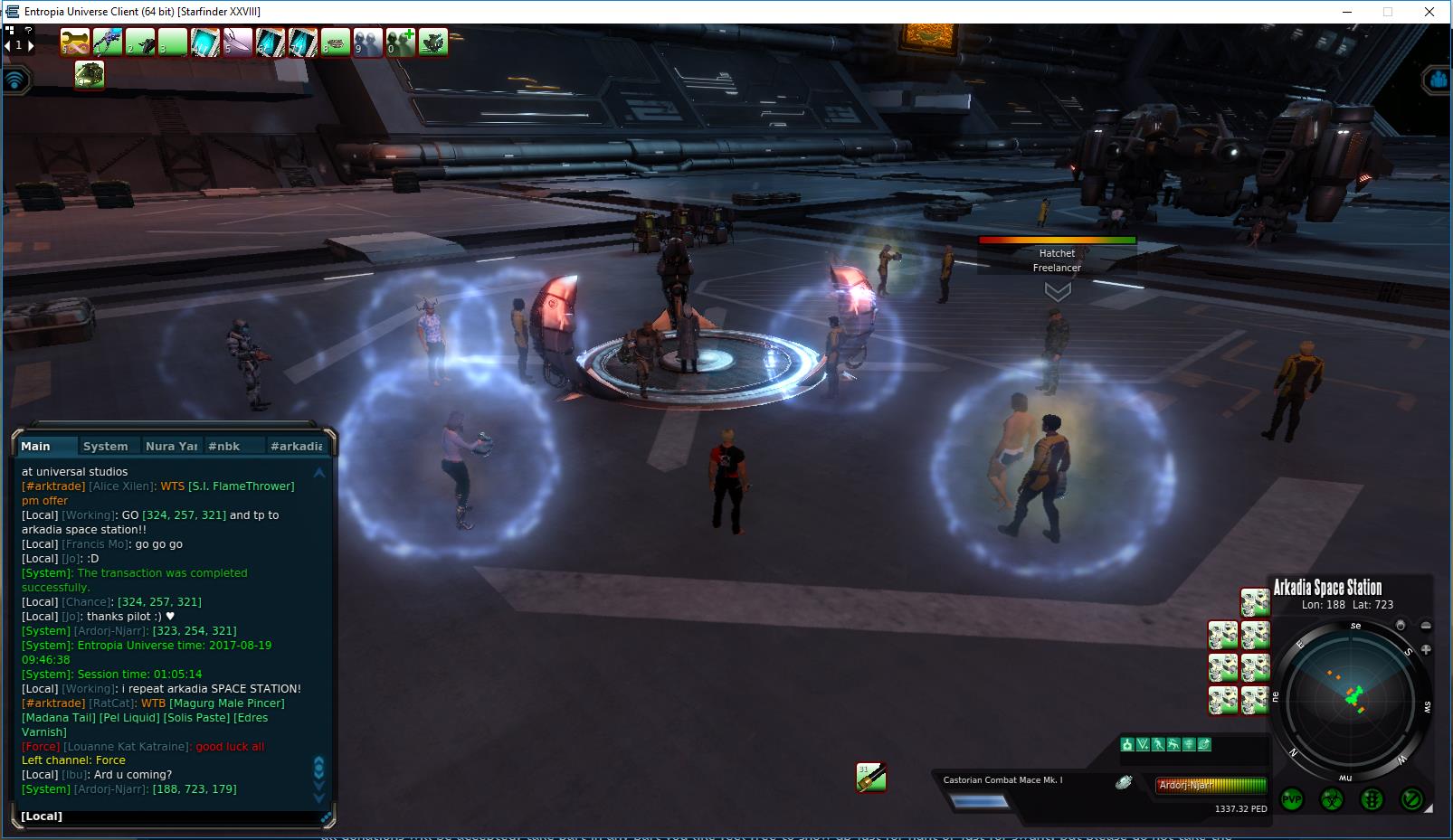Viewport: 1453px width, 840px height.
Task: Toggle the PVP button under the radar
Action: pyautogui.click(x=1292, y=799)
